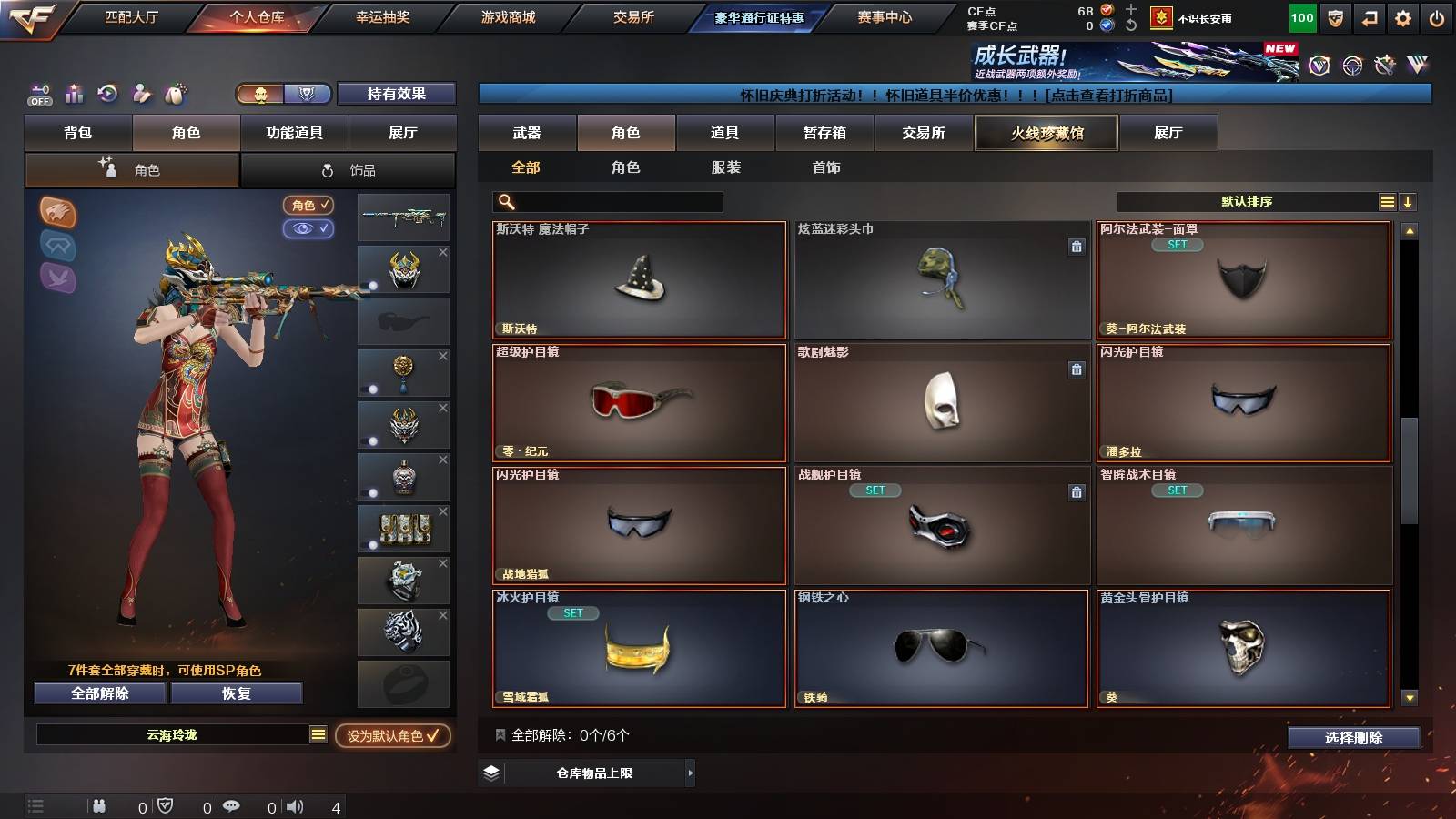The image size is (1456, 819).
Task: Click the wrench repair icon under the banner
Action: (1385, 66)
